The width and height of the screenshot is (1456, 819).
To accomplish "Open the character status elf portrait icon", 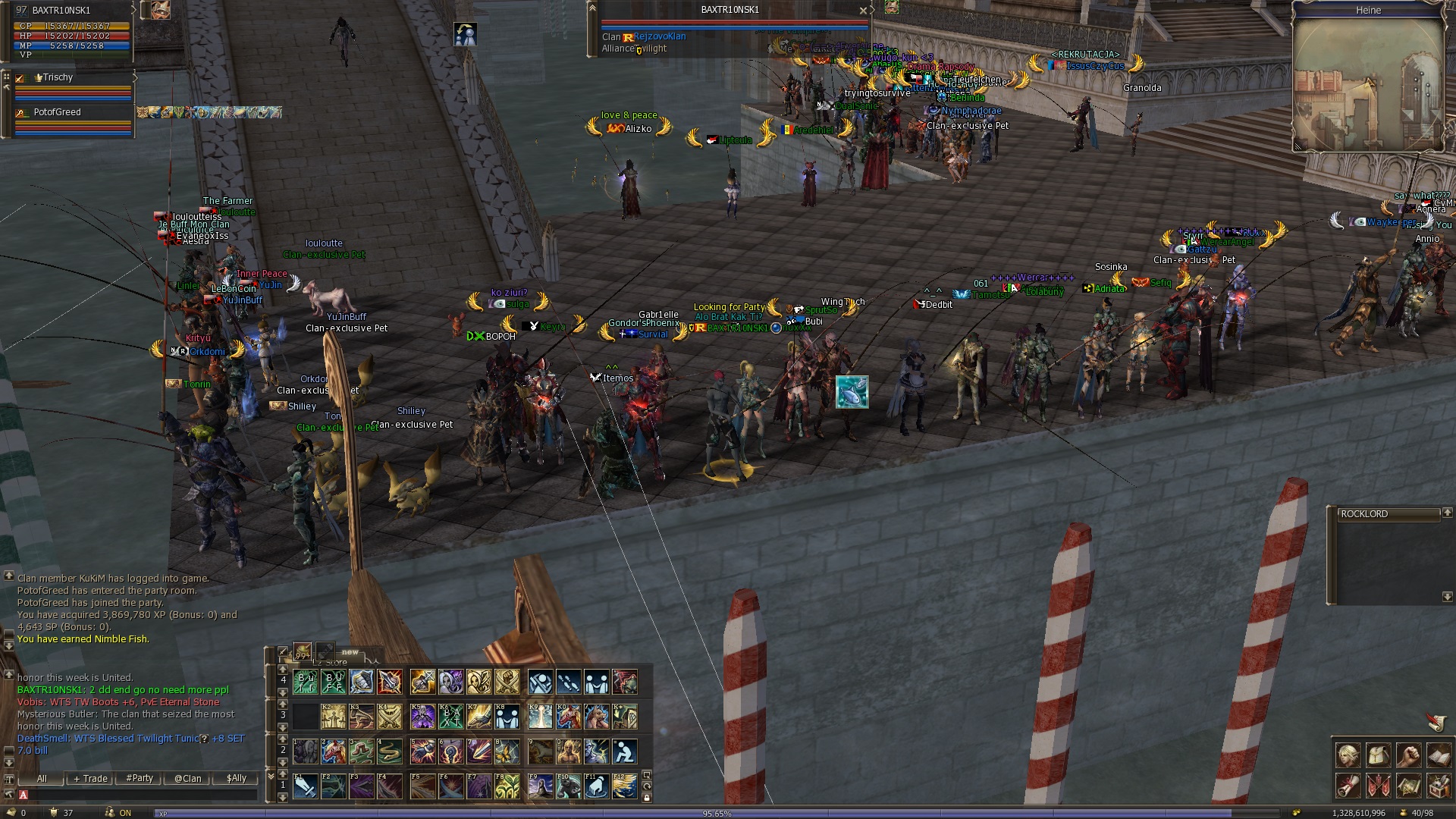I will click(x=1348, y=755).
